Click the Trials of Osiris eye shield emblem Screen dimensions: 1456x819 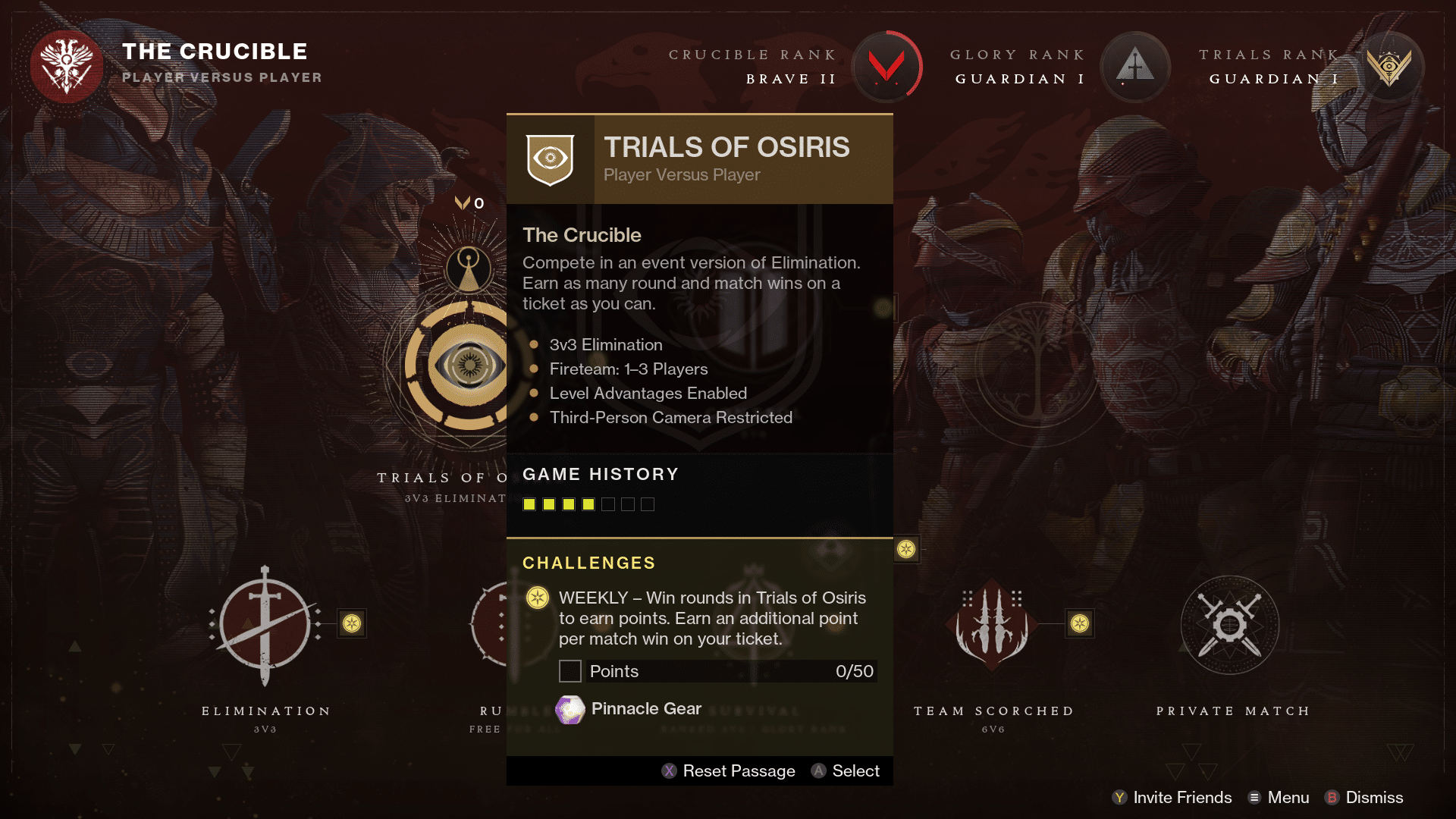click(550, 158)
